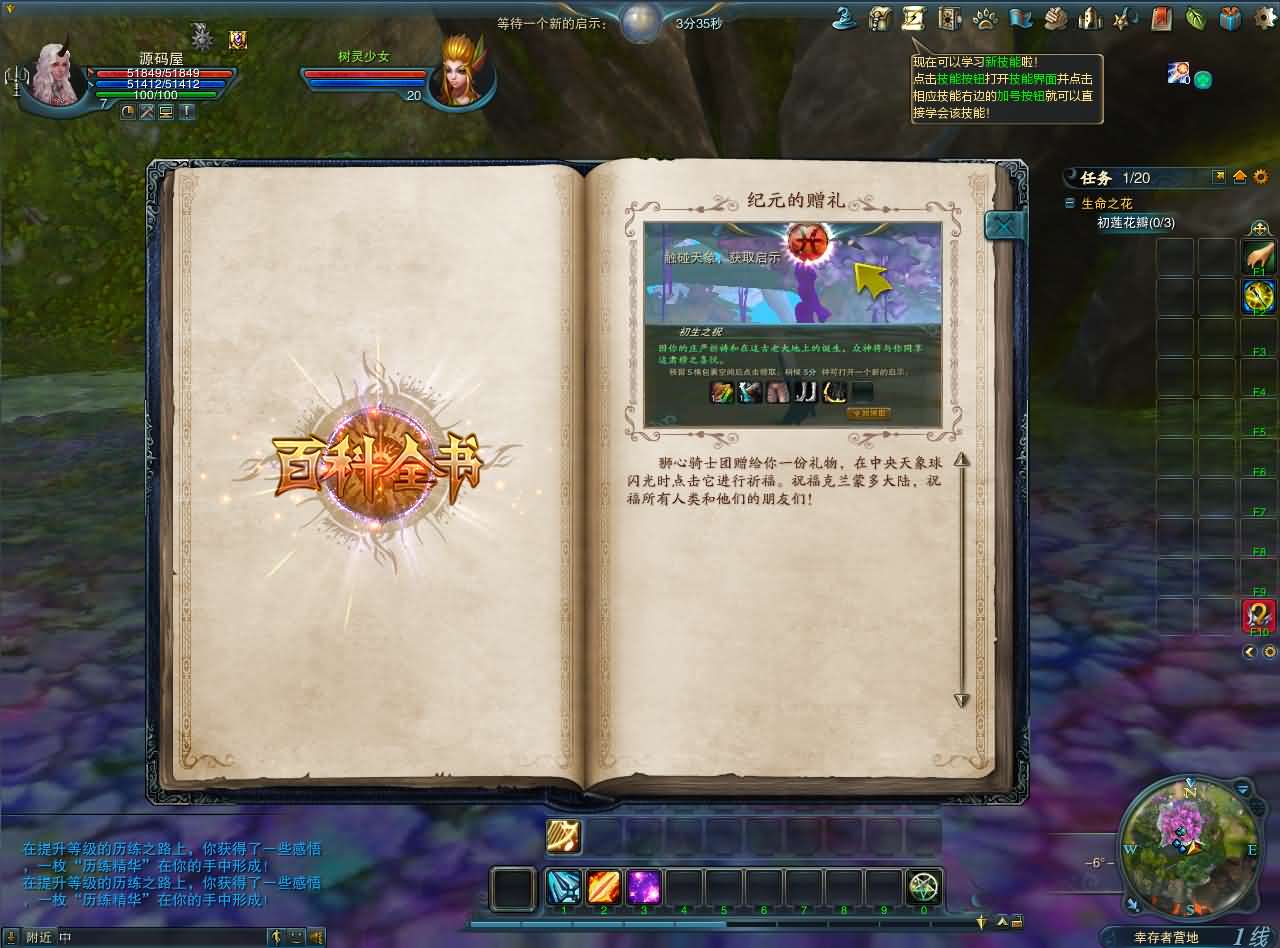Open the pet paw icon in toolbar

[x=985, y=18]
